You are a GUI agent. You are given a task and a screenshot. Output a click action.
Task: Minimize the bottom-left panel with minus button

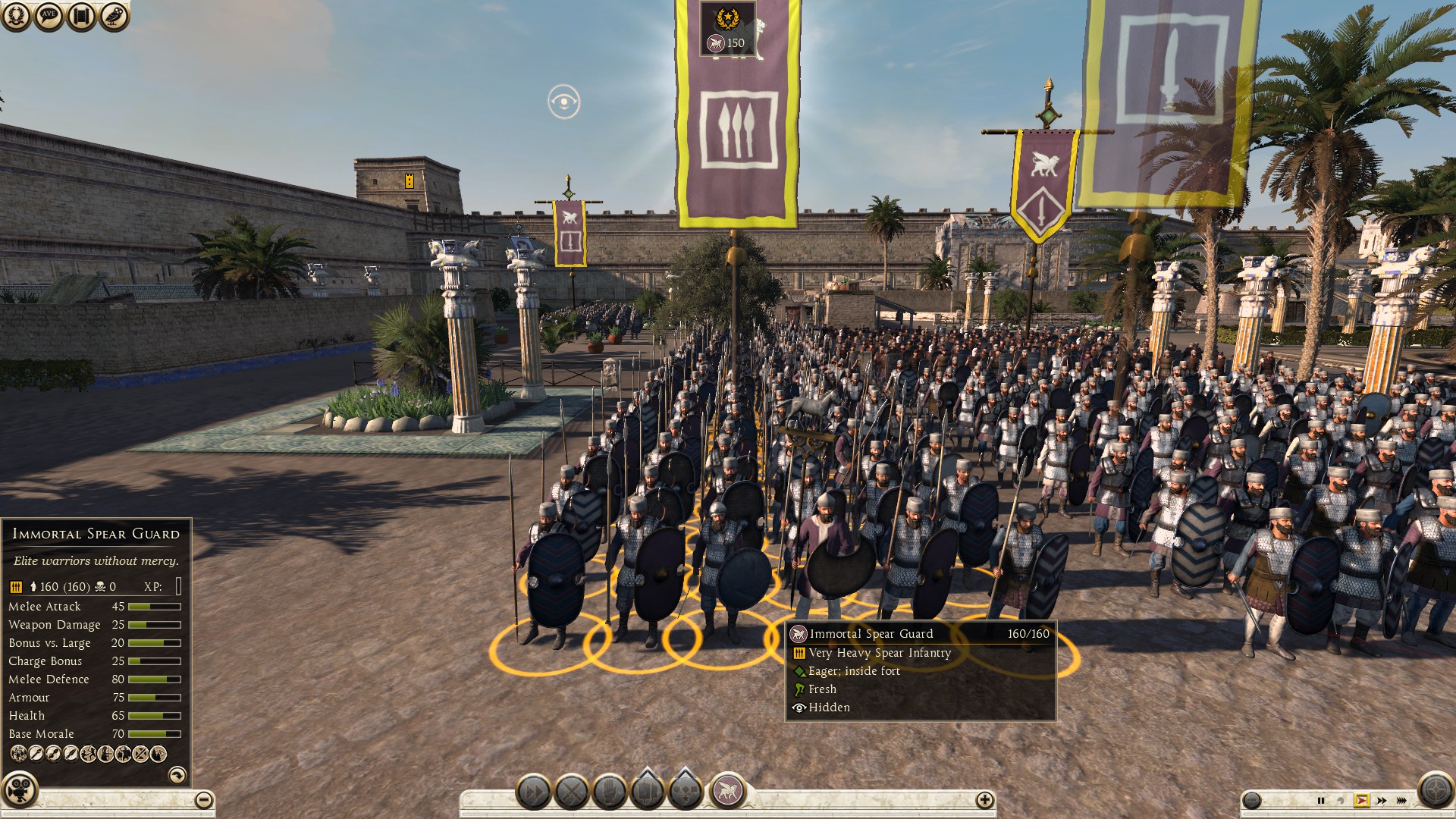click(203, 799)
